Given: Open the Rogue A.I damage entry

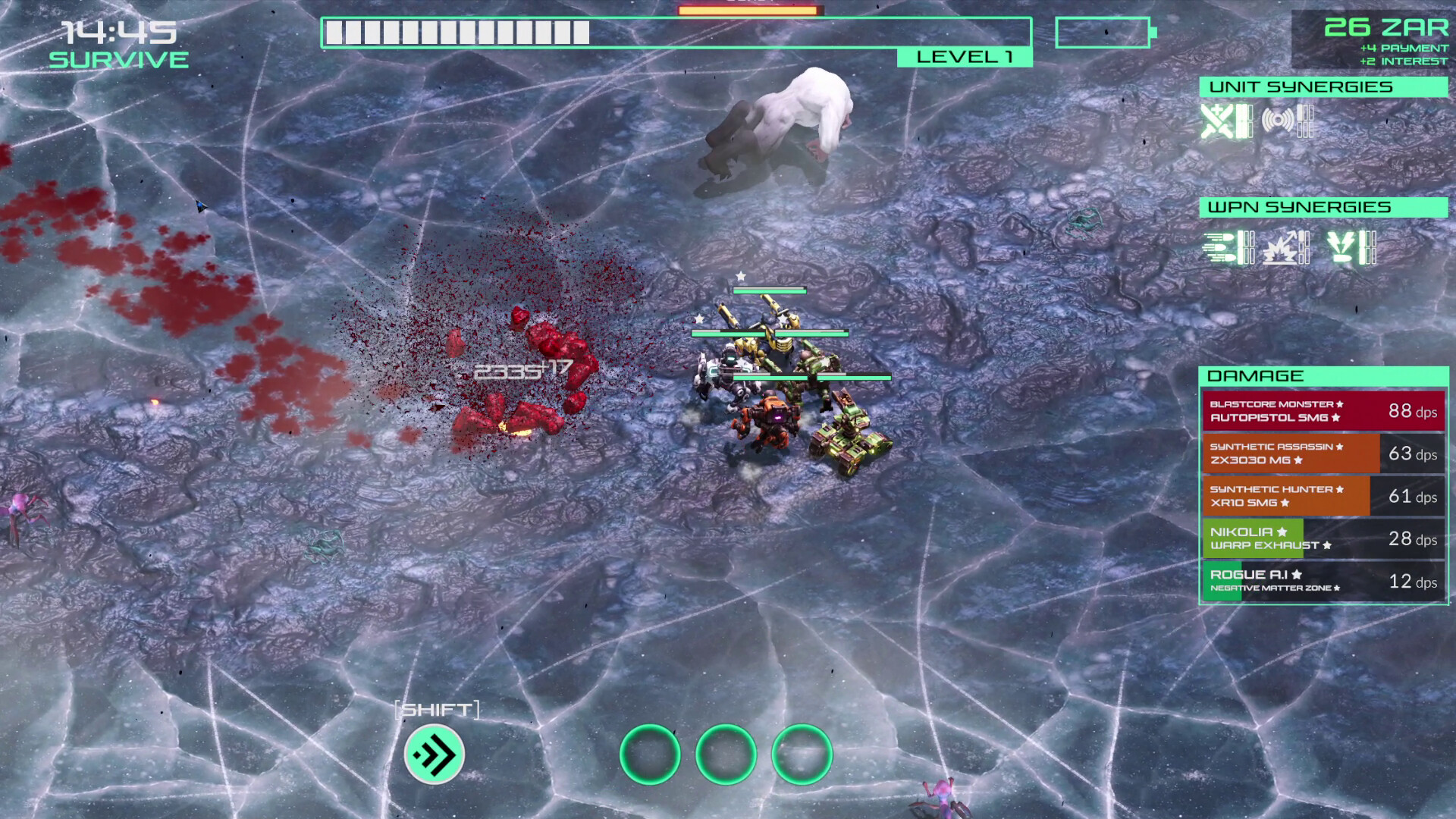Looking at the screenshot, I should click(1323, 581).
